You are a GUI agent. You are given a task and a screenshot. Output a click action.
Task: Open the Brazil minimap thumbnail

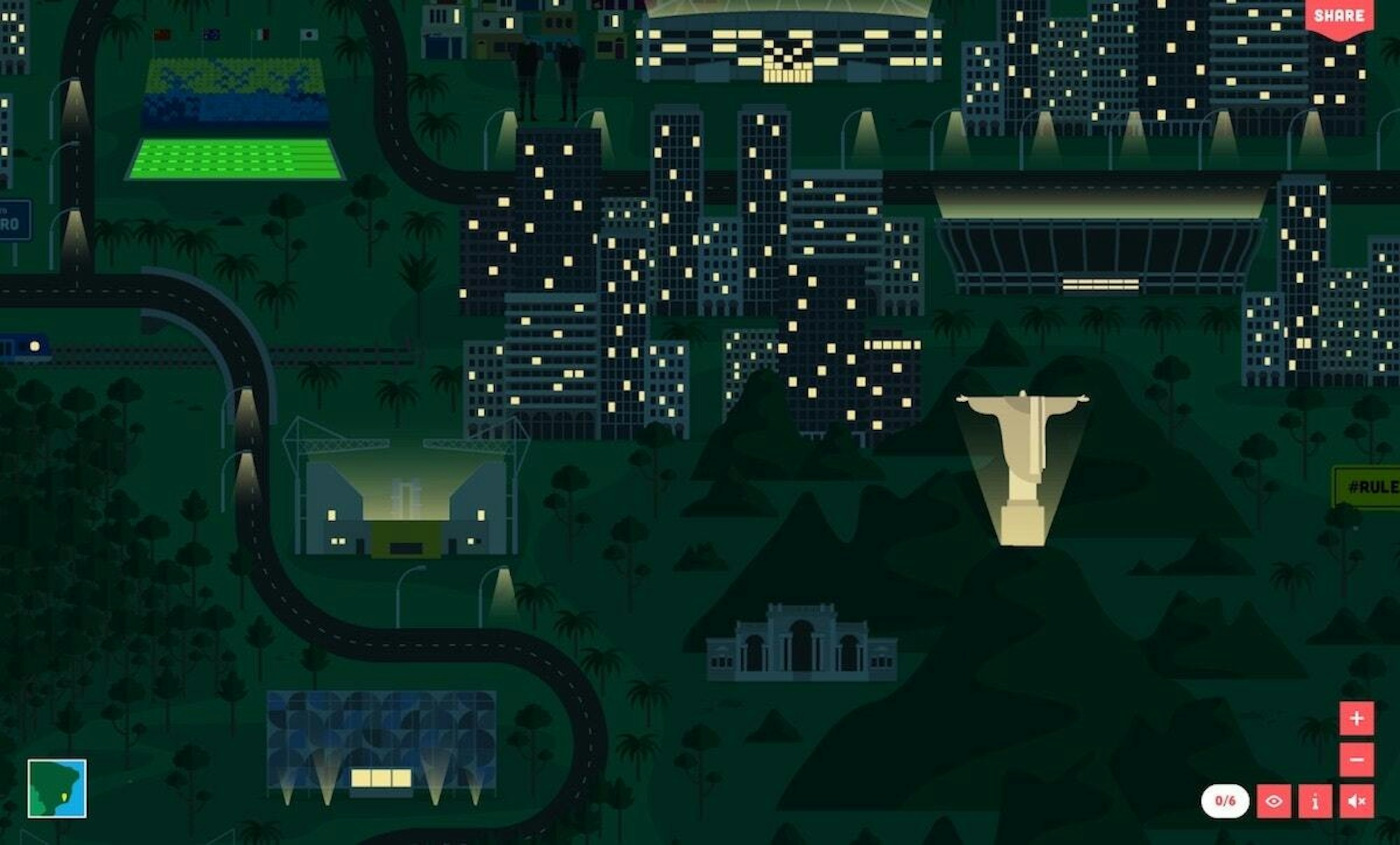point(57,788)
